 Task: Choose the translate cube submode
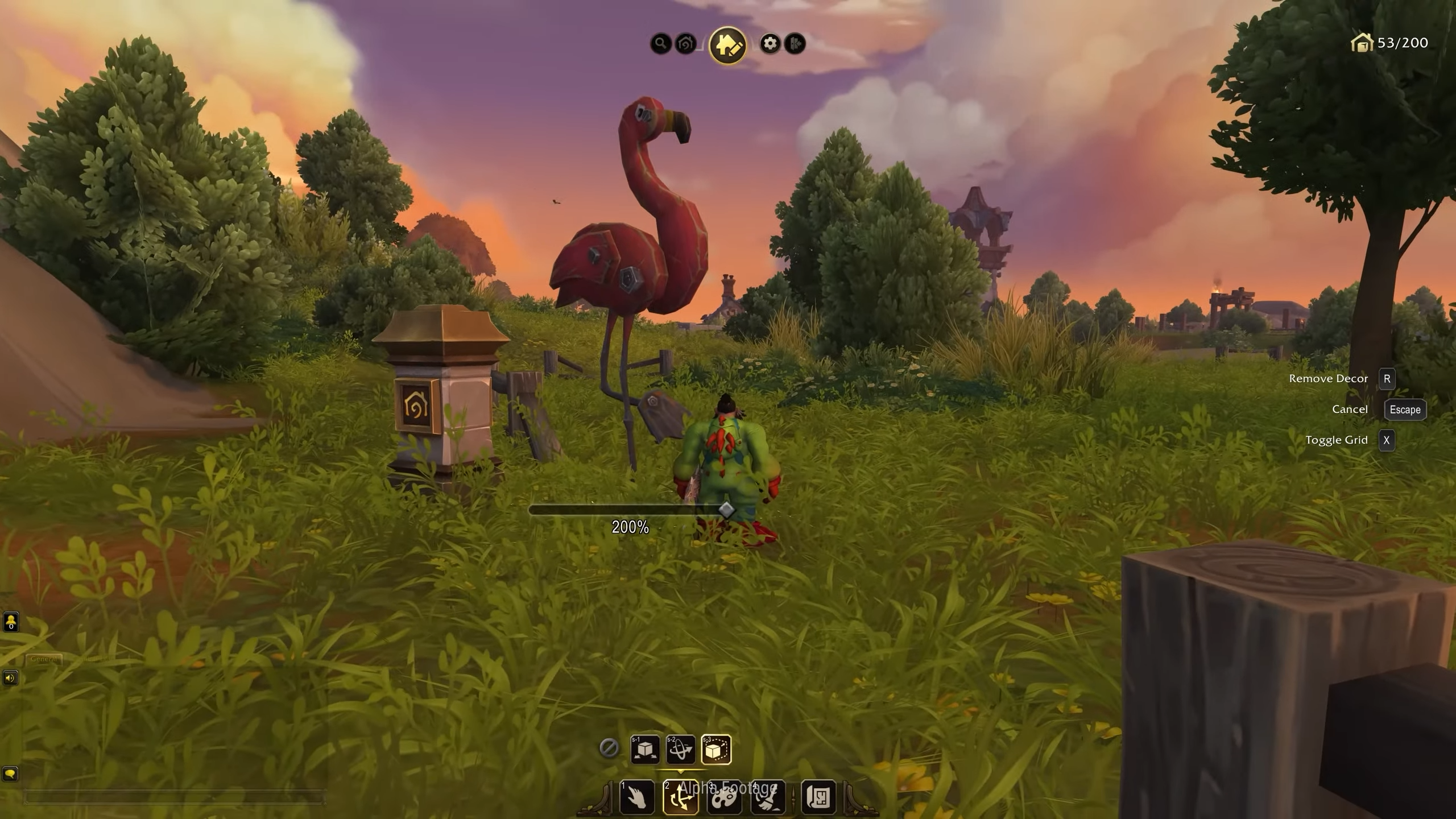click(645, 749)
